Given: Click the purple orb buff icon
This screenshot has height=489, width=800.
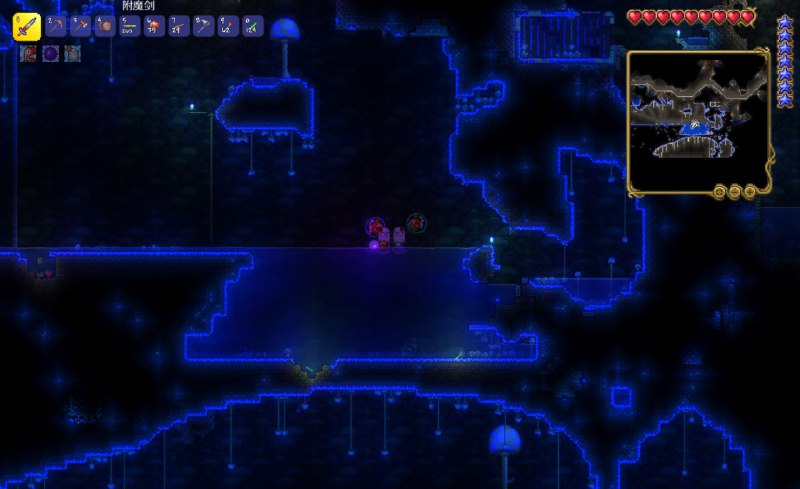Looking at the screenshot, I should click(50, 54).
